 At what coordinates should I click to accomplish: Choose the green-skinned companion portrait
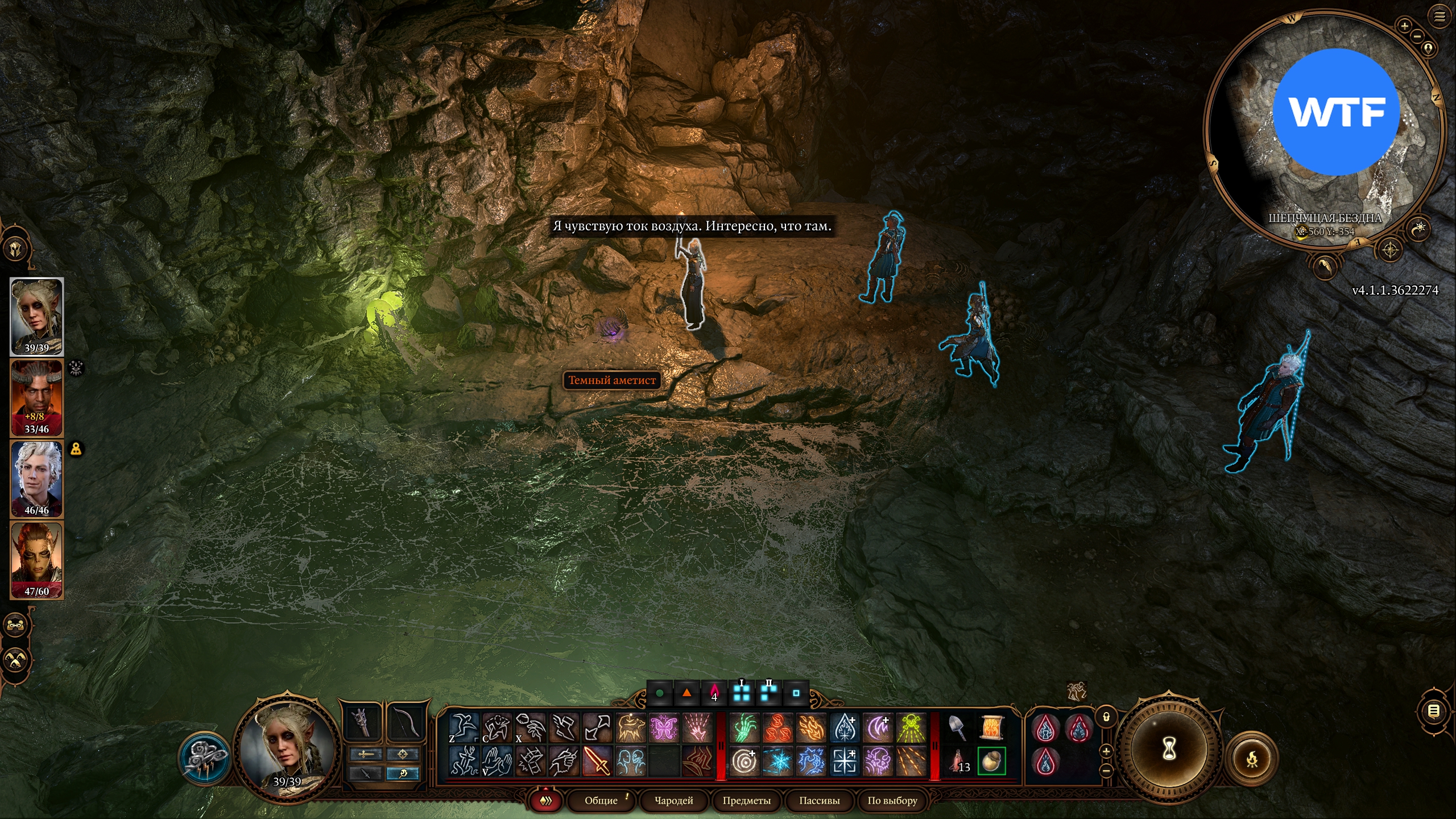[37, 560]
